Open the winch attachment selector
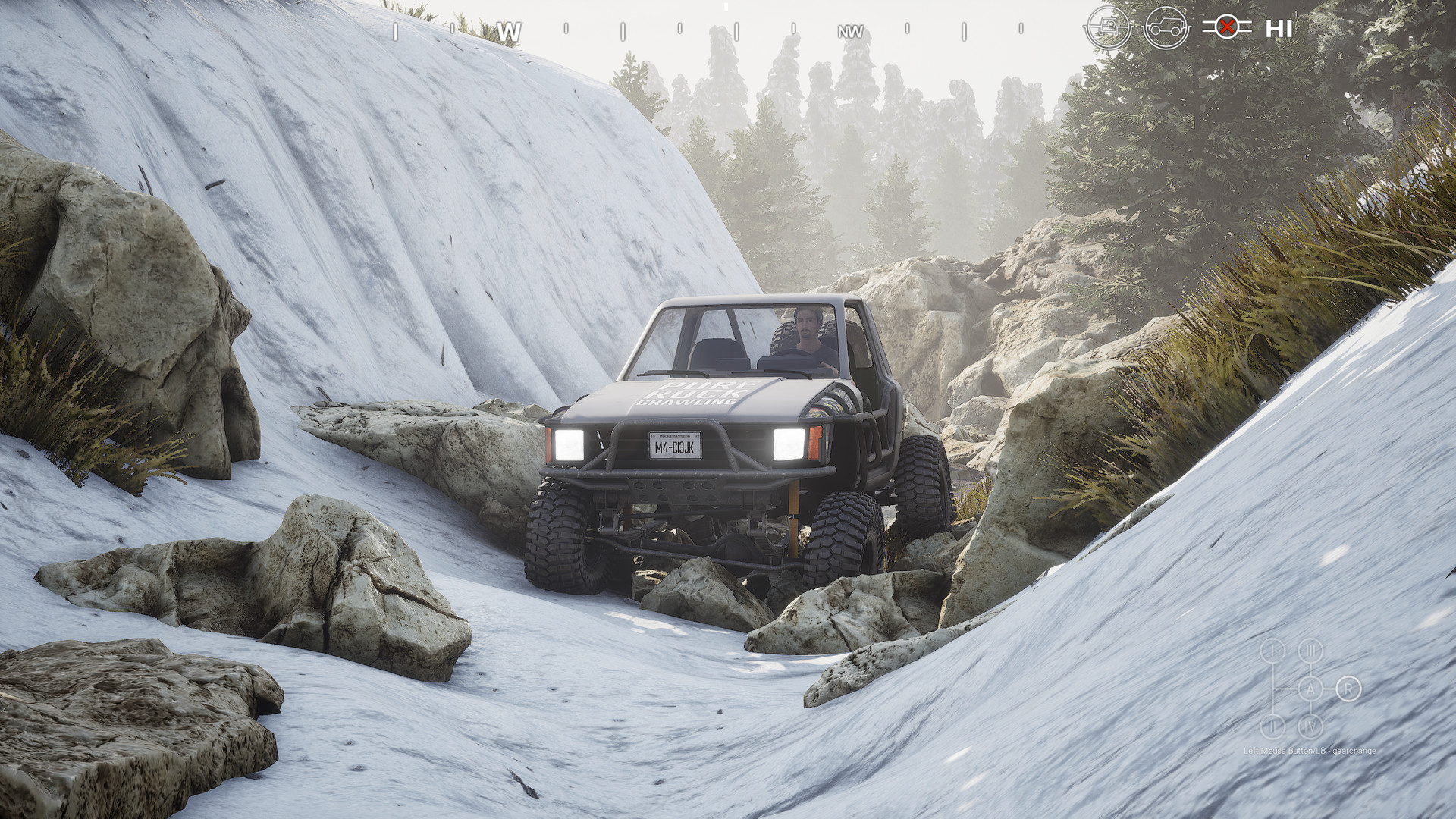Viewport: 1456px width, 819px height. pyautogui.click(x=1109, y=28)
